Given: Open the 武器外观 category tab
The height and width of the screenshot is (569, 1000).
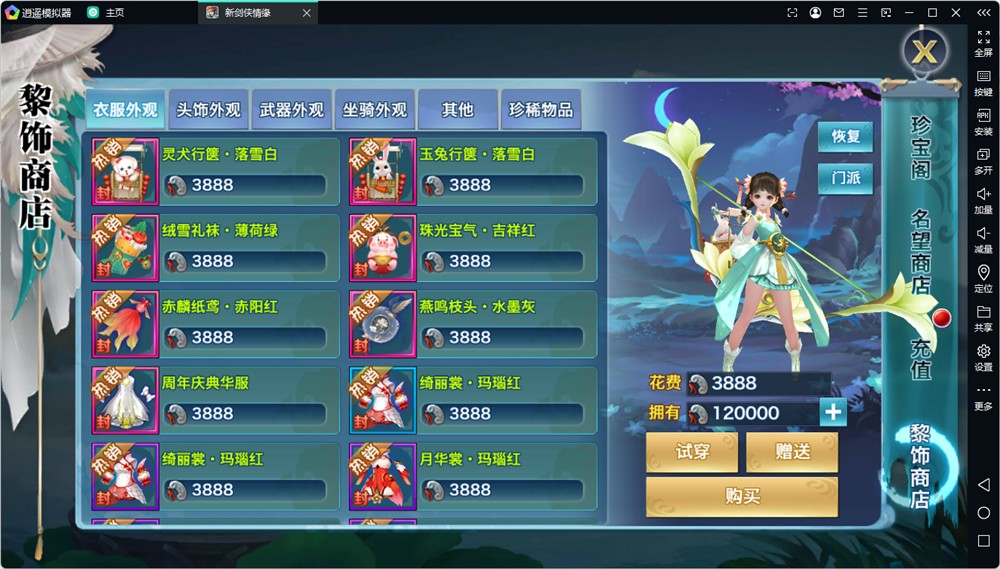Looking at the screenshot, I should tap(291, 110).
